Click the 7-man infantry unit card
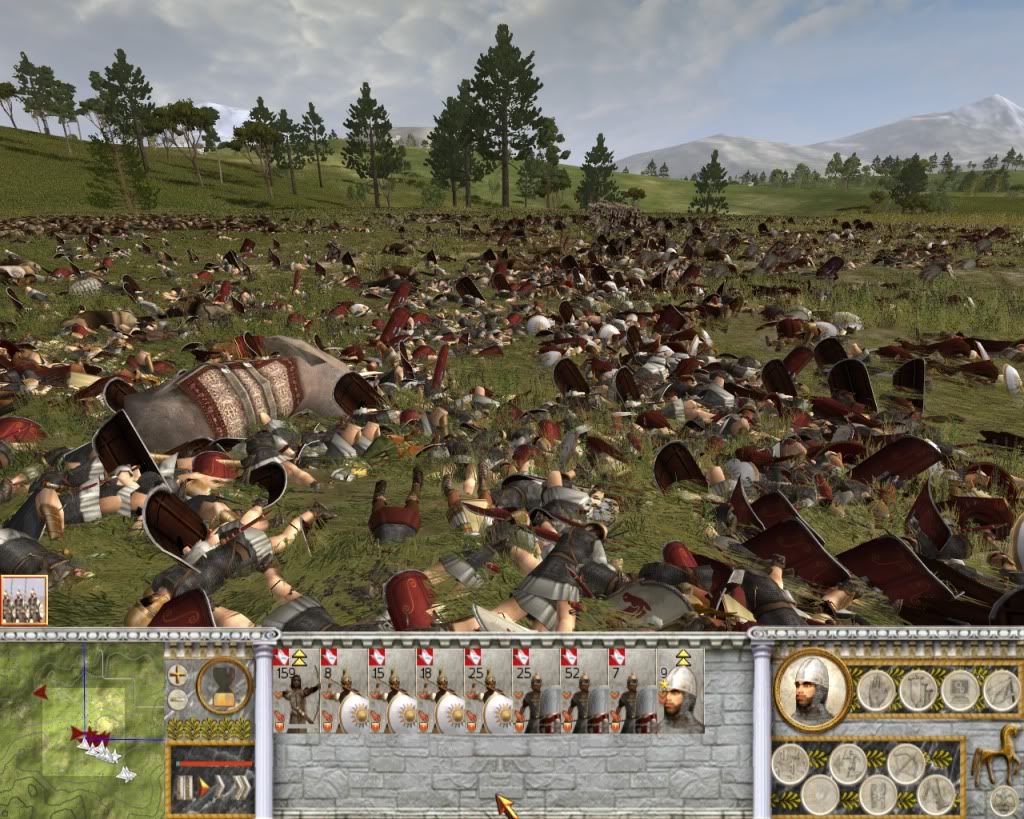1024x819 pixels. click(632, 692)
